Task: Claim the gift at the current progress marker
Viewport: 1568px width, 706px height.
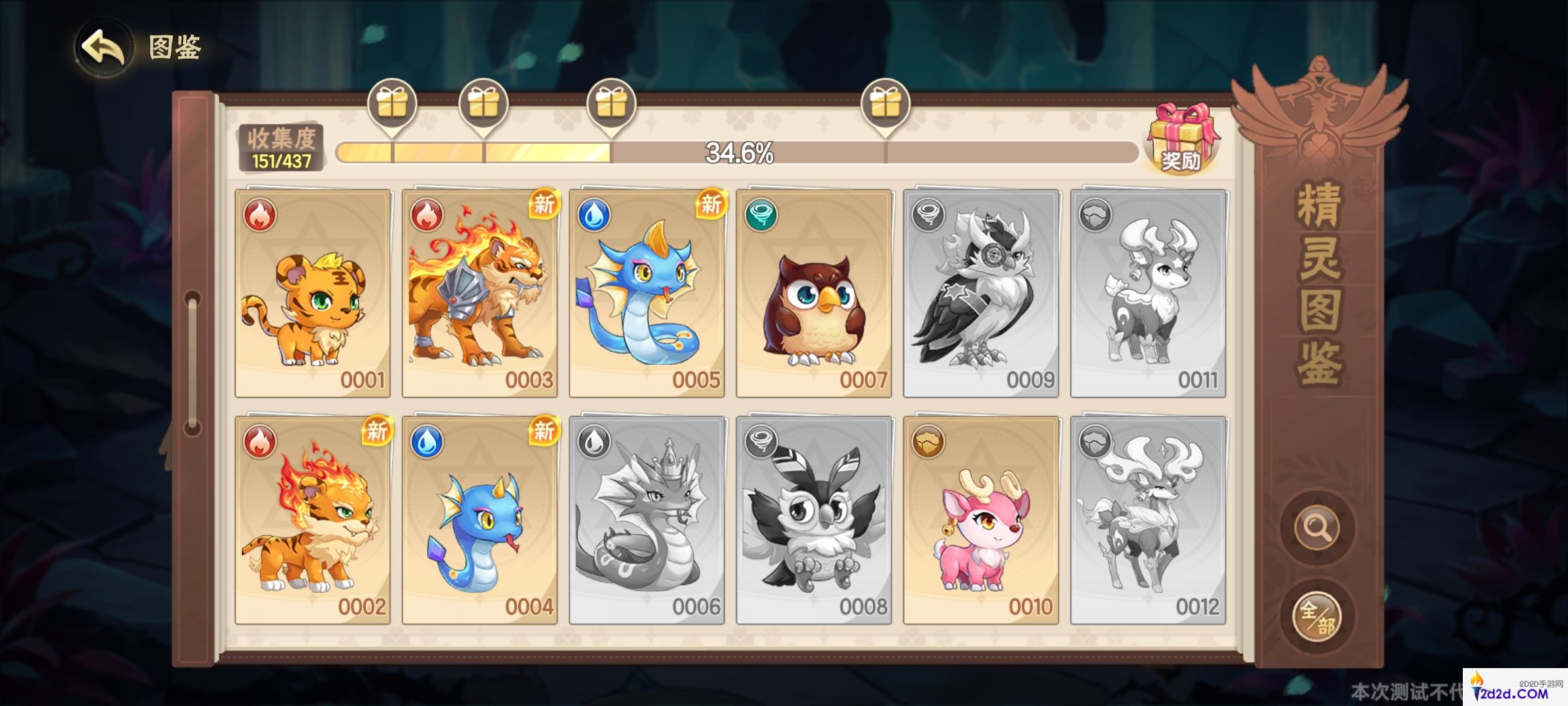Action: [611, 105]
